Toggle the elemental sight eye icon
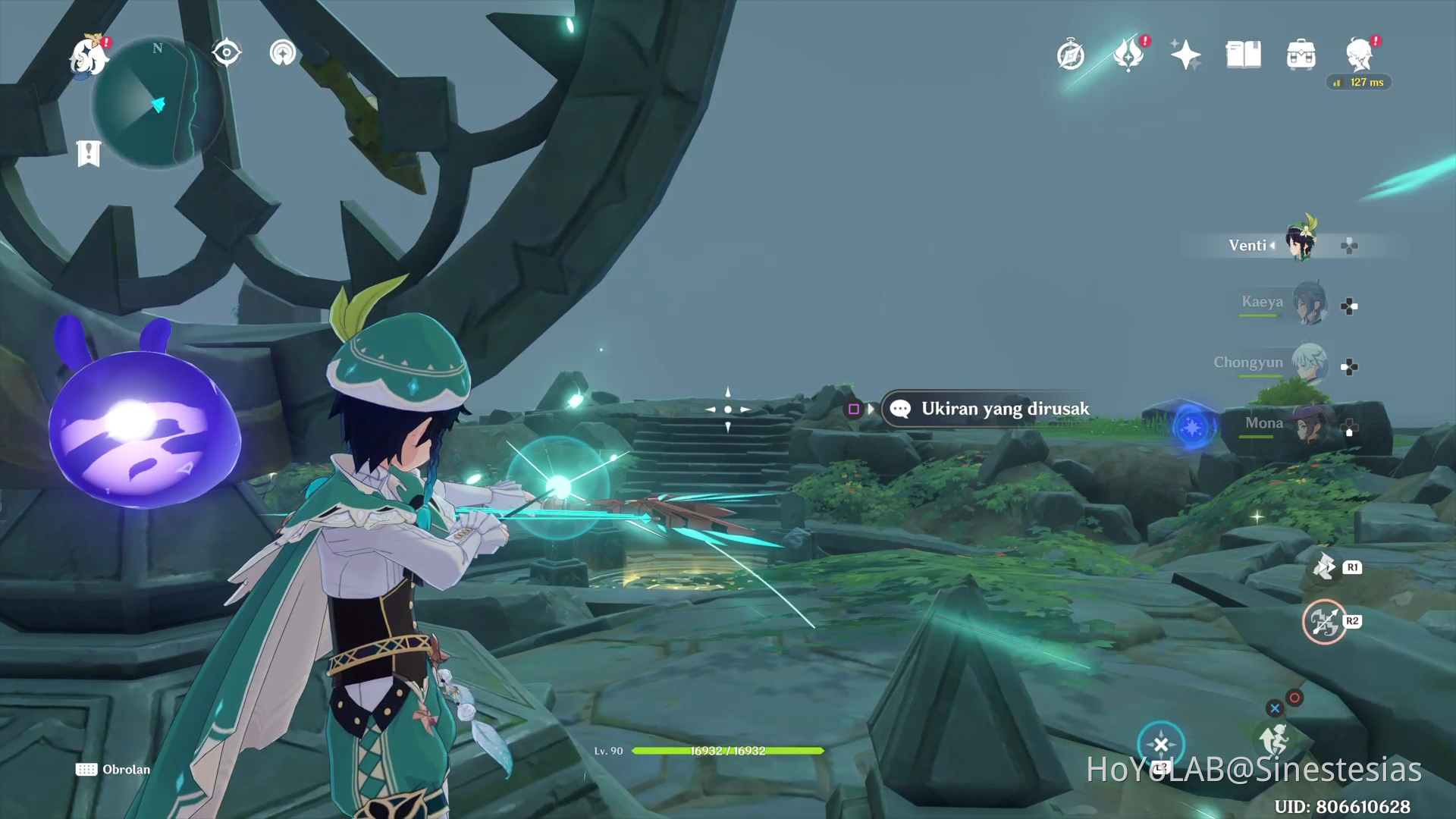Image resolution: width=1456 pixels, height=819 pixels. pyautogui.click(x=226, y=52)
